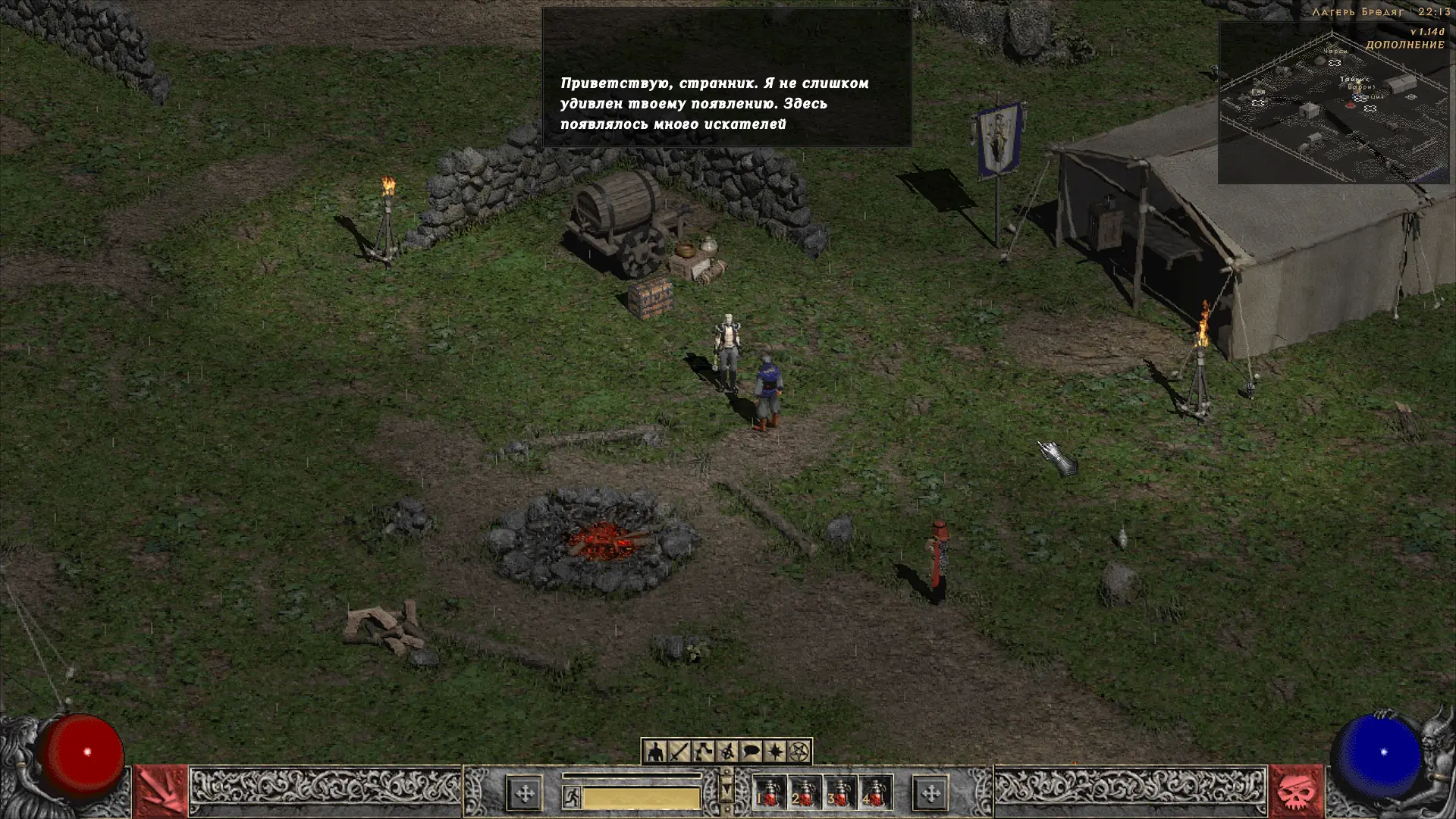Open right skill points cross button

(930, 794)
